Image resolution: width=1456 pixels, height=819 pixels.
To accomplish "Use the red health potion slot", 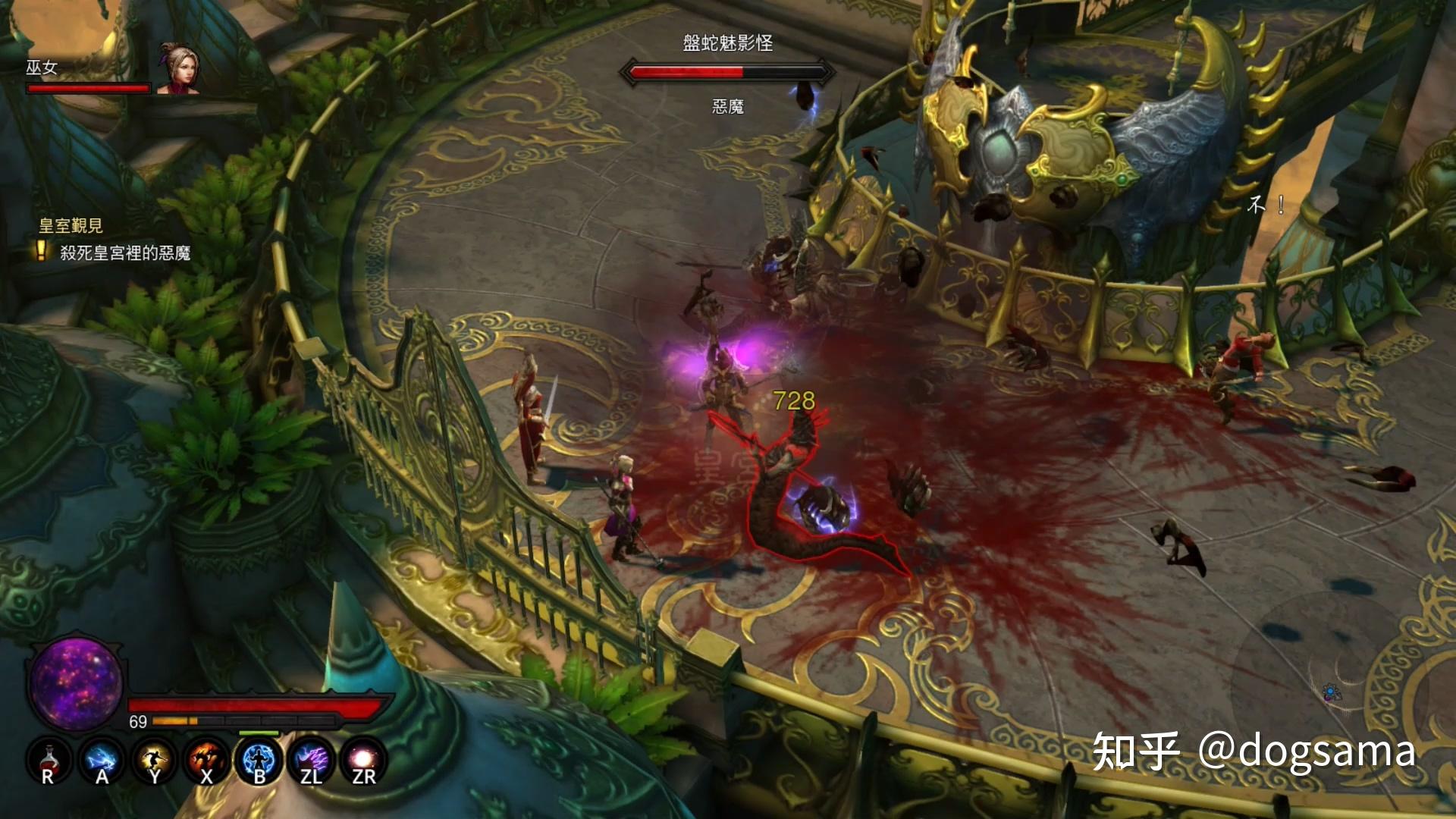I will coord(49,760).
